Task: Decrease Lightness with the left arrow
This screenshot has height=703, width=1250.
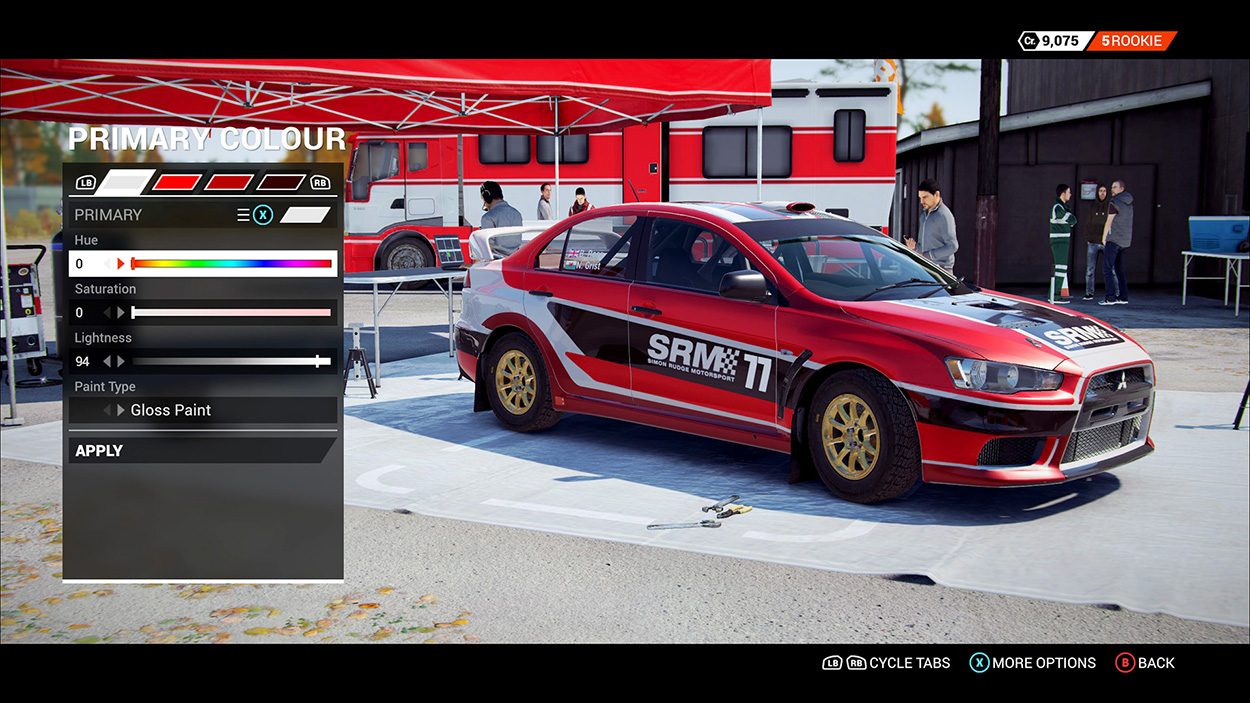Action: tap(108, 361)
